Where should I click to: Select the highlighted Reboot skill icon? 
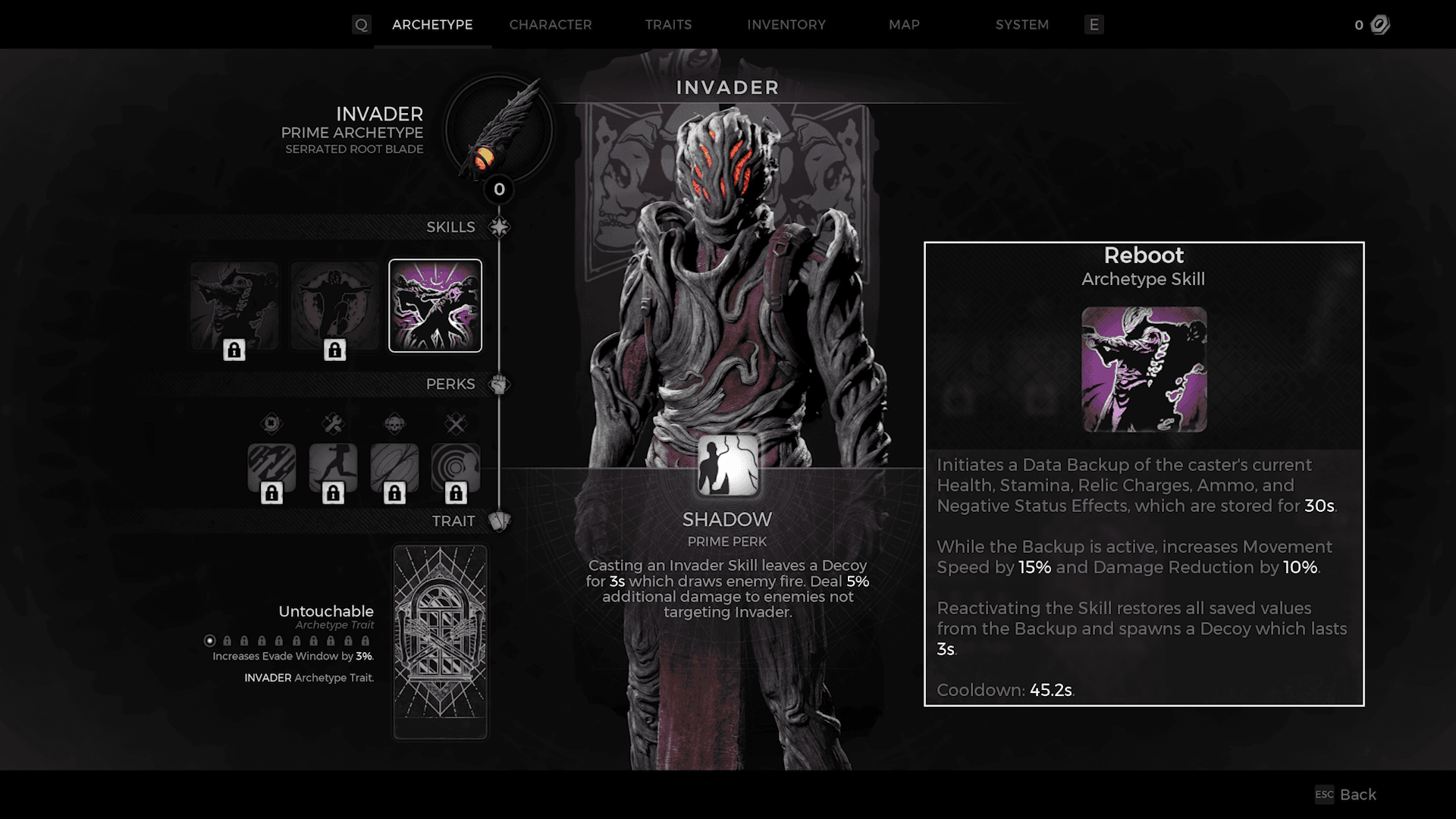coord(435,306)
